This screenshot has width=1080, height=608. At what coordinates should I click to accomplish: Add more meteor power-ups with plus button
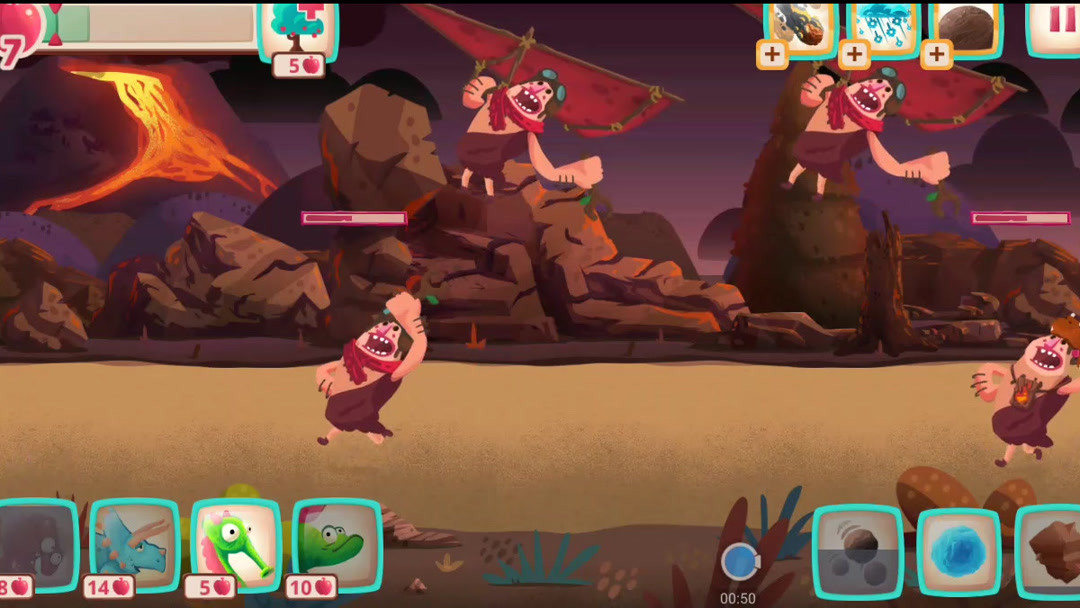[771, 55]
